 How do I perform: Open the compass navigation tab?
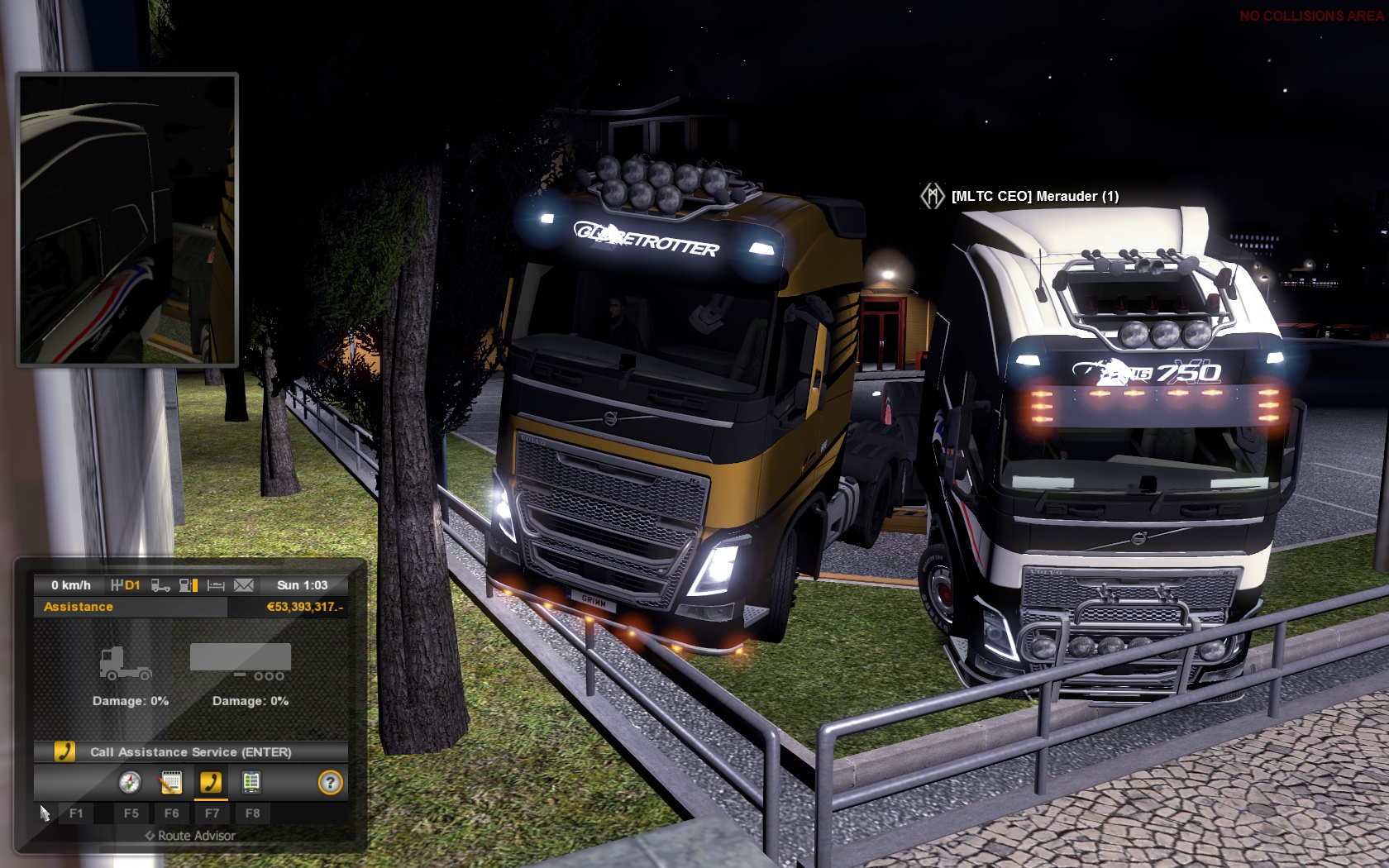pyautogui.click(x=130, y=782)
